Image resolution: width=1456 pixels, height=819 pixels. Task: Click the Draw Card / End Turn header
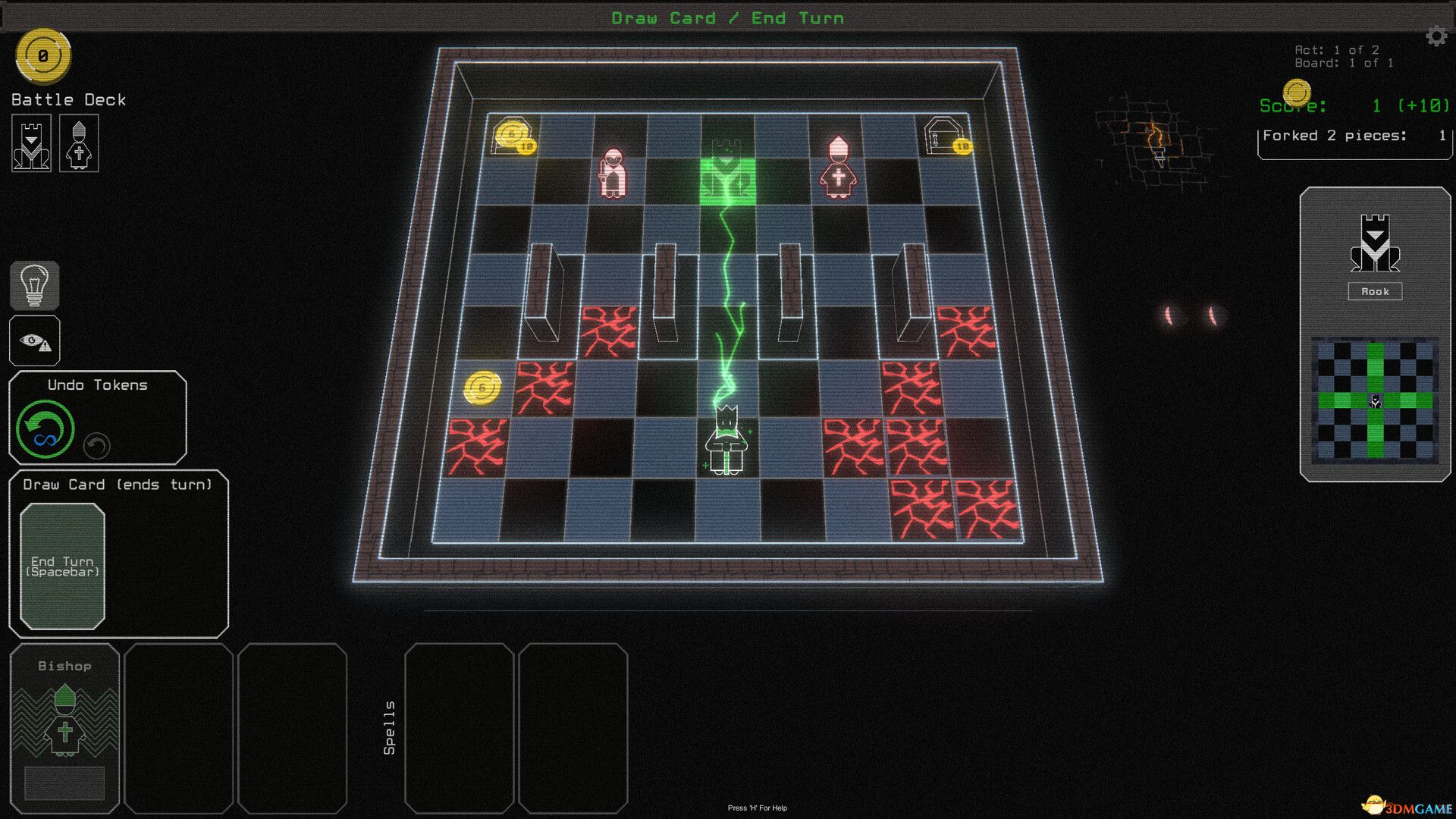click(727, 17)
